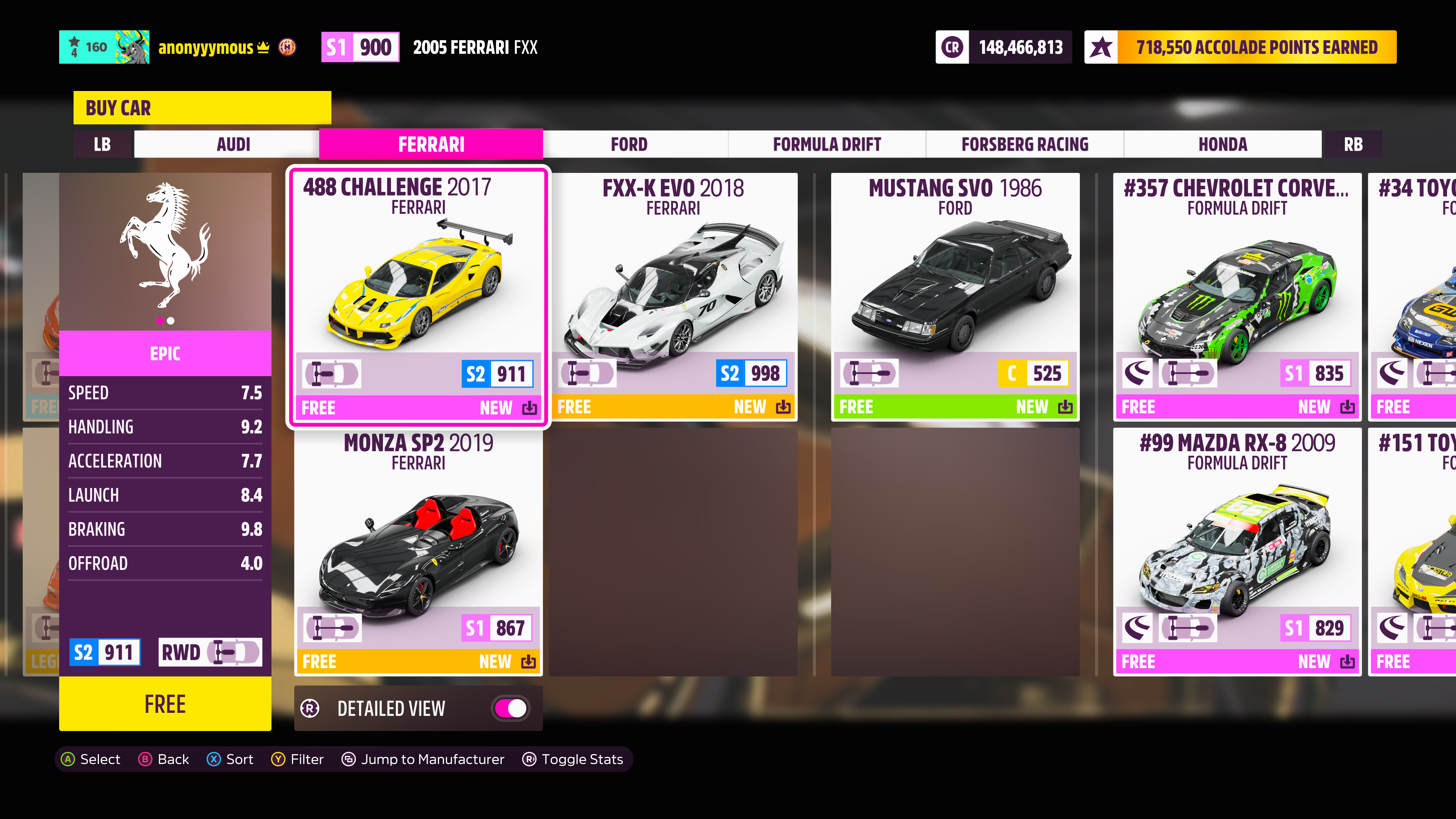Select the #357 Chevrolet Corvette drift car
Viewport: 1456px width, 819px height.
click(x=1237, y=296)
